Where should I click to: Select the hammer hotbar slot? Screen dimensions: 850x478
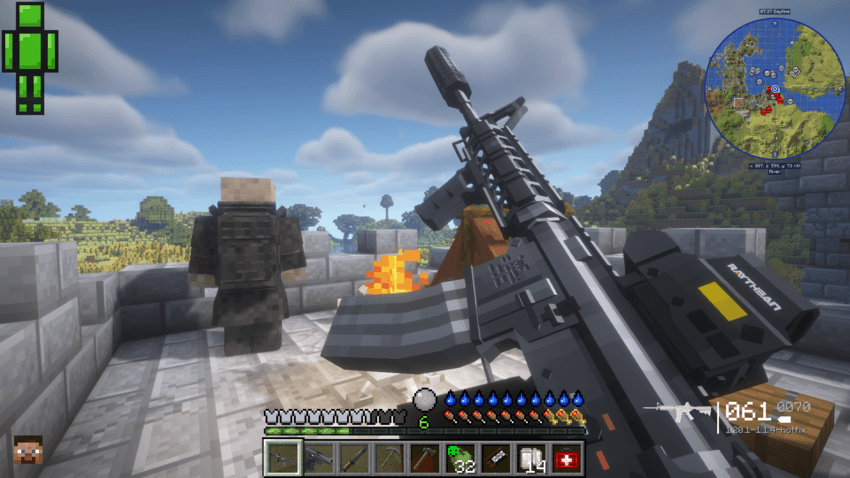pyautogui.click(x=426, y=458)
